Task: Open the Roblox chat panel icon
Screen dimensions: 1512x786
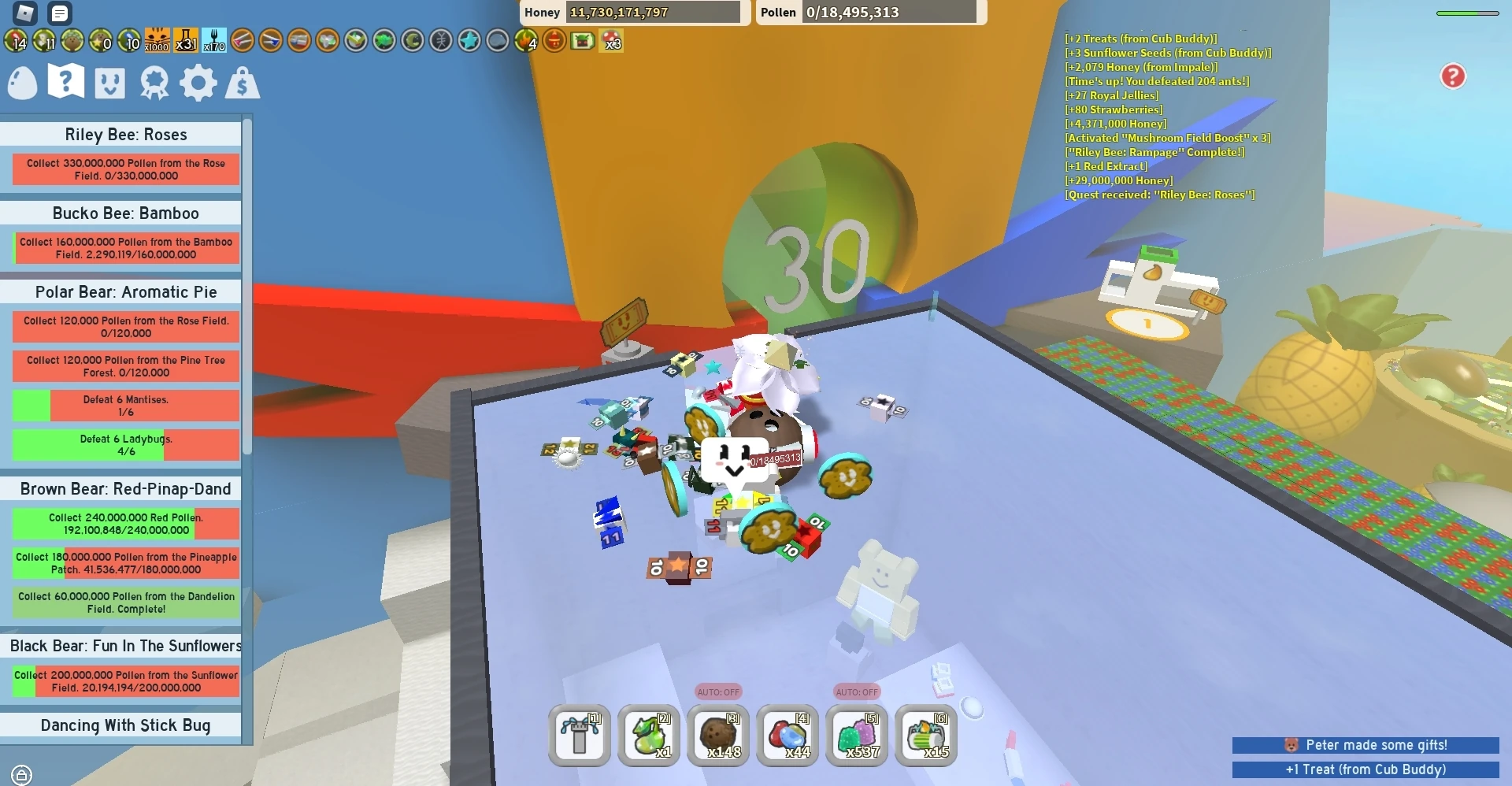Action: tap(60, 13)
